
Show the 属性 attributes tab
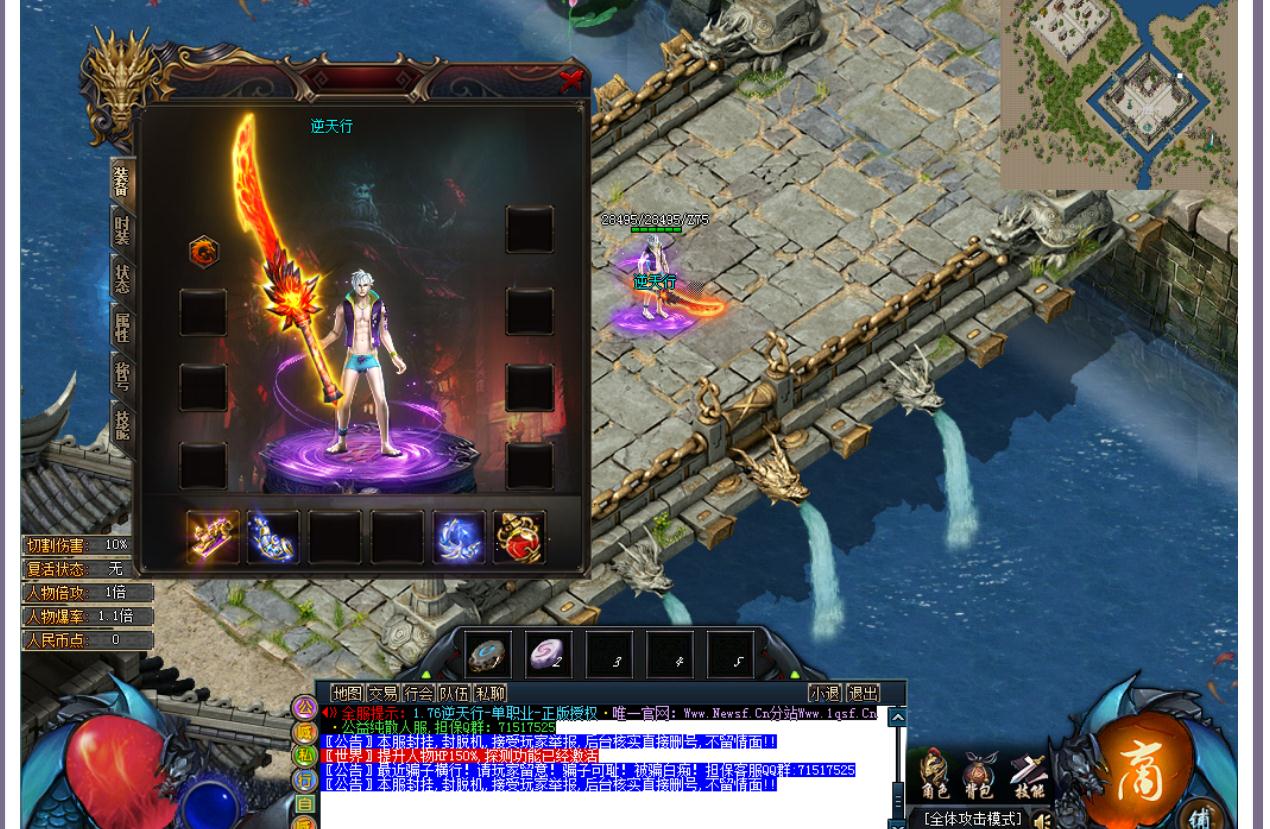(122, 327)
